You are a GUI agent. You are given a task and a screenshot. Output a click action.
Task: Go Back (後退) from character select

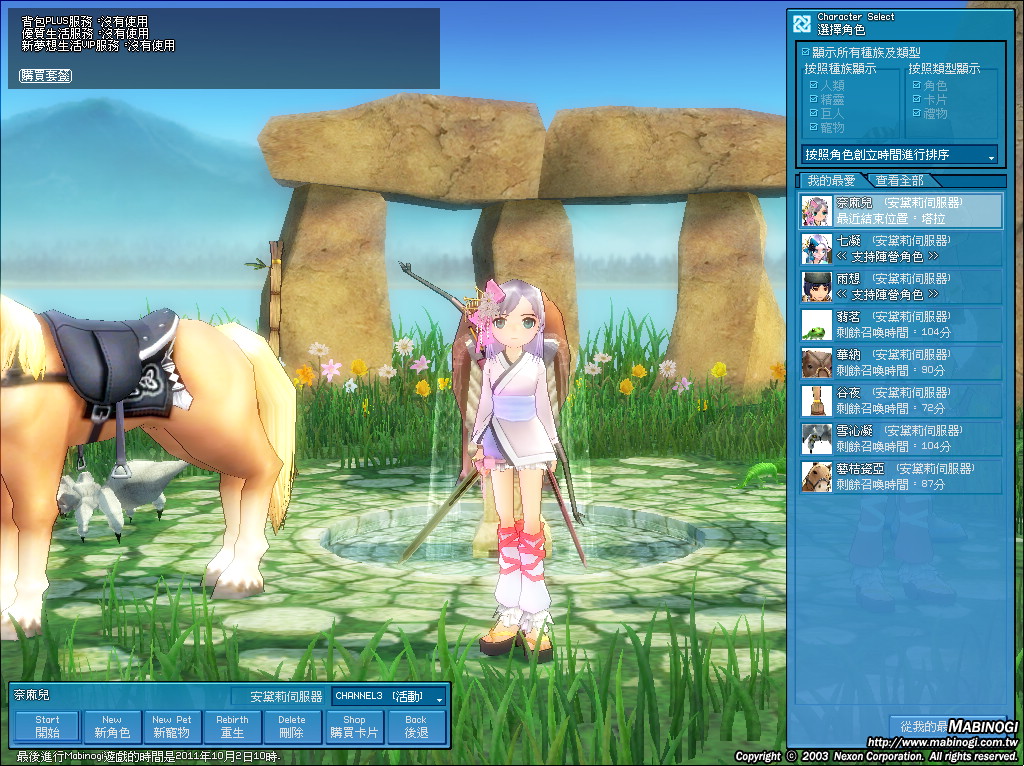[416, 727]
